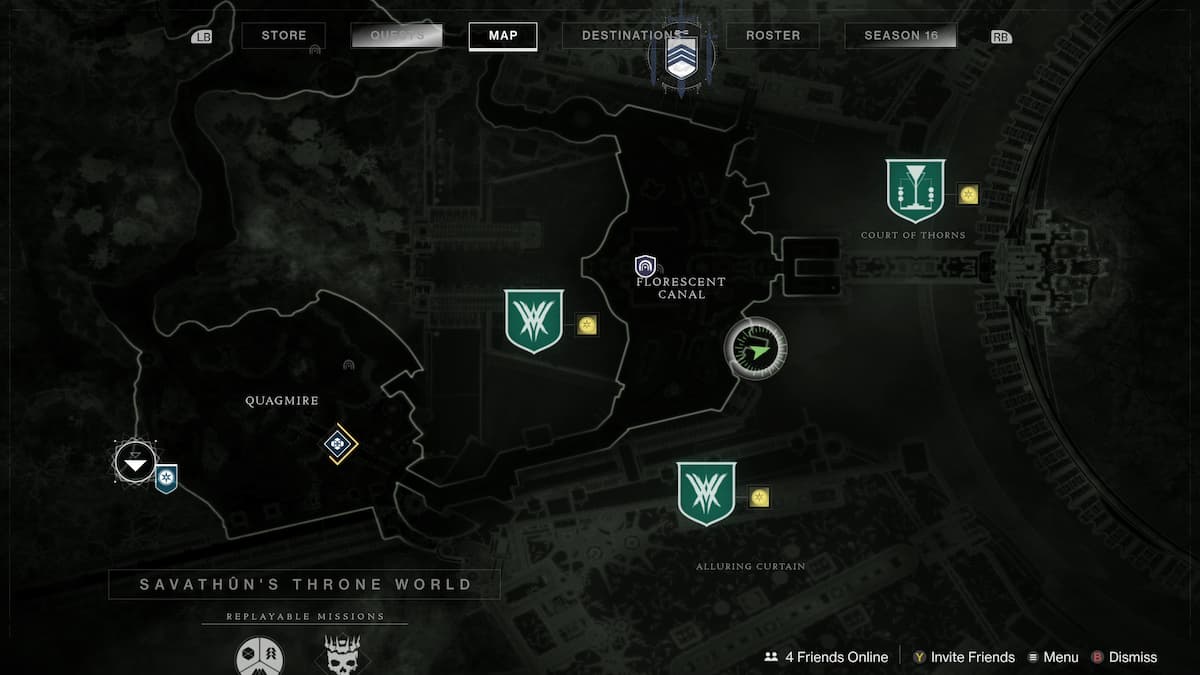Open the crowned skull replayable mission
This screenshot has height=675, width=1200.
coord(342,656)
